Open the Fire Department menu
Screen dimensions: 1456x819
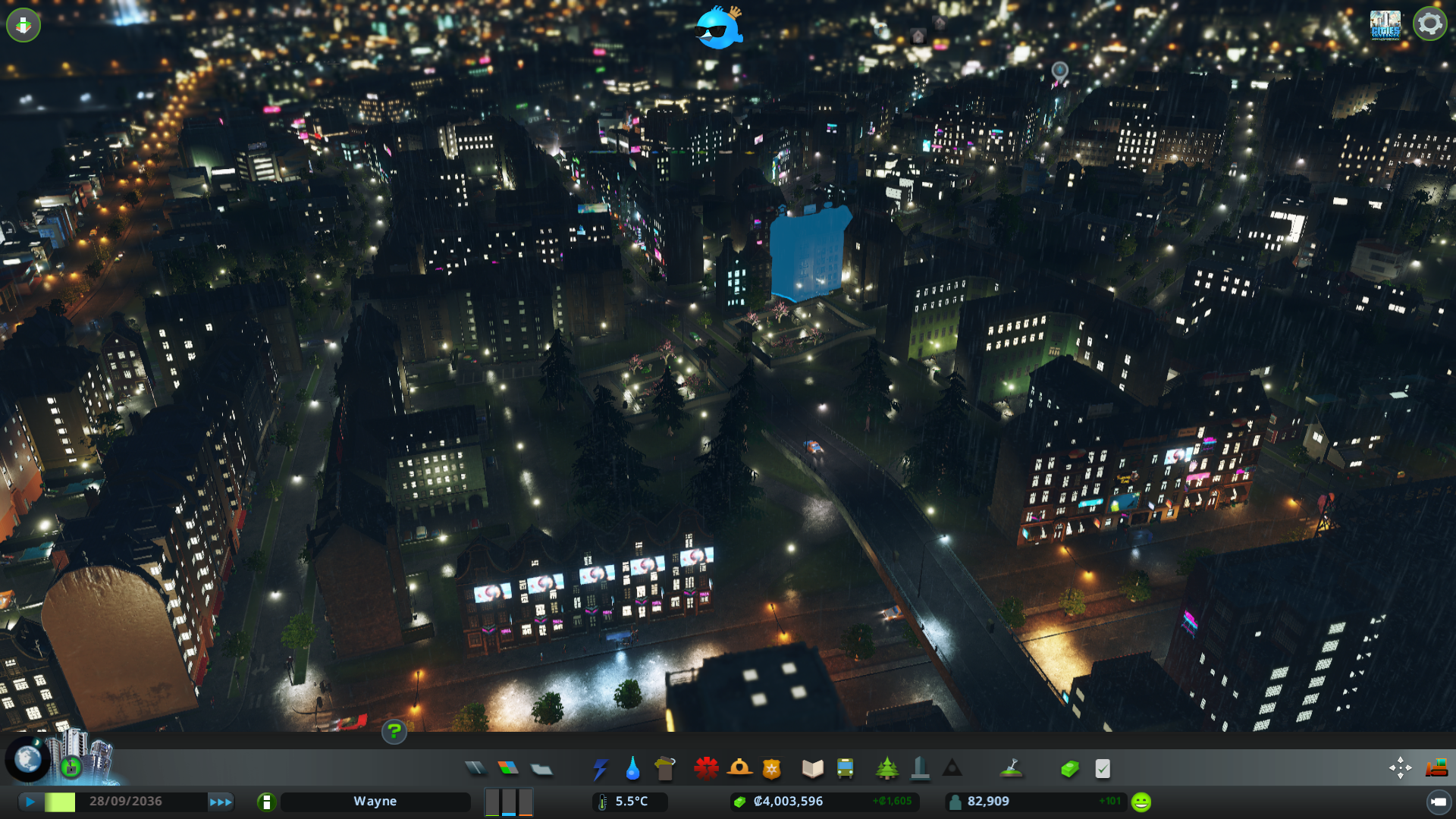coord(739,767)
